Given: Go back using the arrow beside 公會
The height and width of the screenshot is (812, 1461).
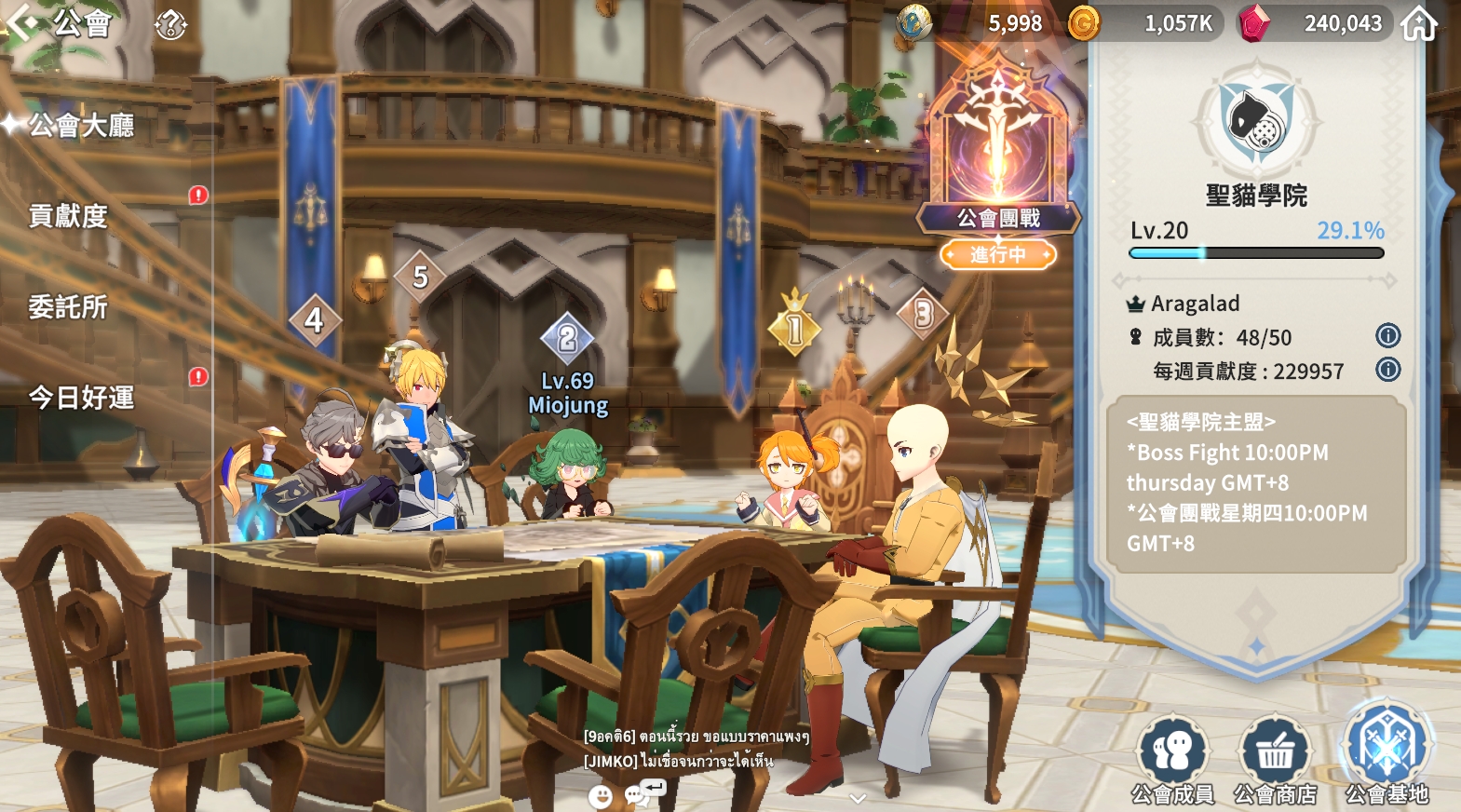Looking at the screenshot, I should (x=22, y=22).
